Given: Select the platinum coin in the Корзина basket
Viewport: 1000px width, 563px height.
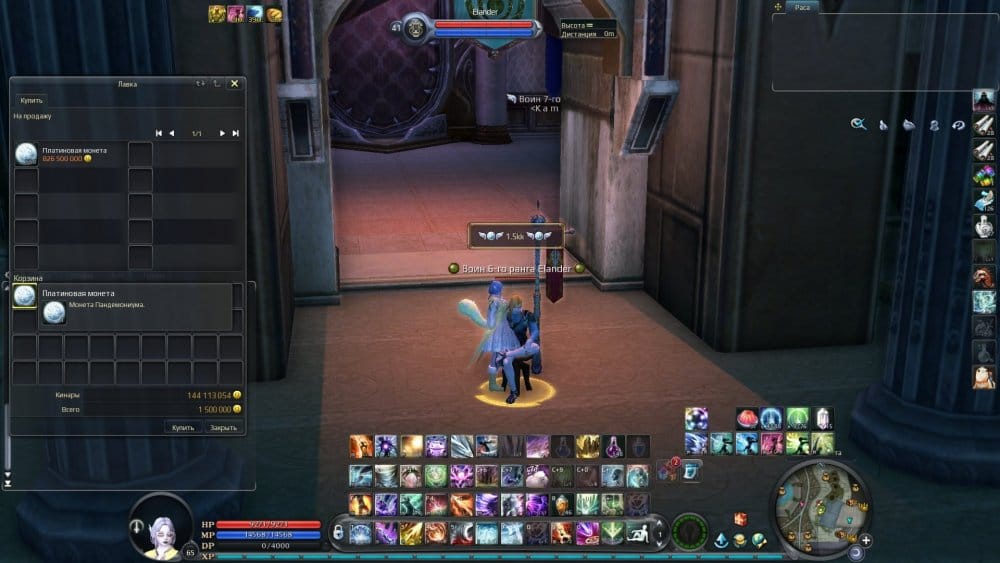Looking at the screenshot, I should (24, 296).
